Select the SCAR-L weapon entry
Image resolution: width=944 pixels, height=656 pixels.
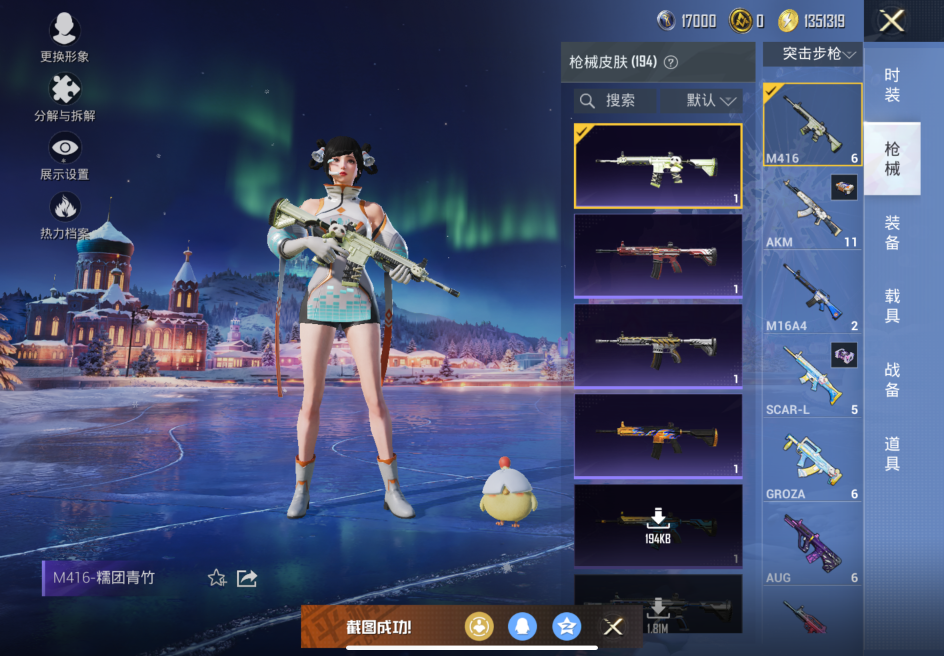click(812, 378)
